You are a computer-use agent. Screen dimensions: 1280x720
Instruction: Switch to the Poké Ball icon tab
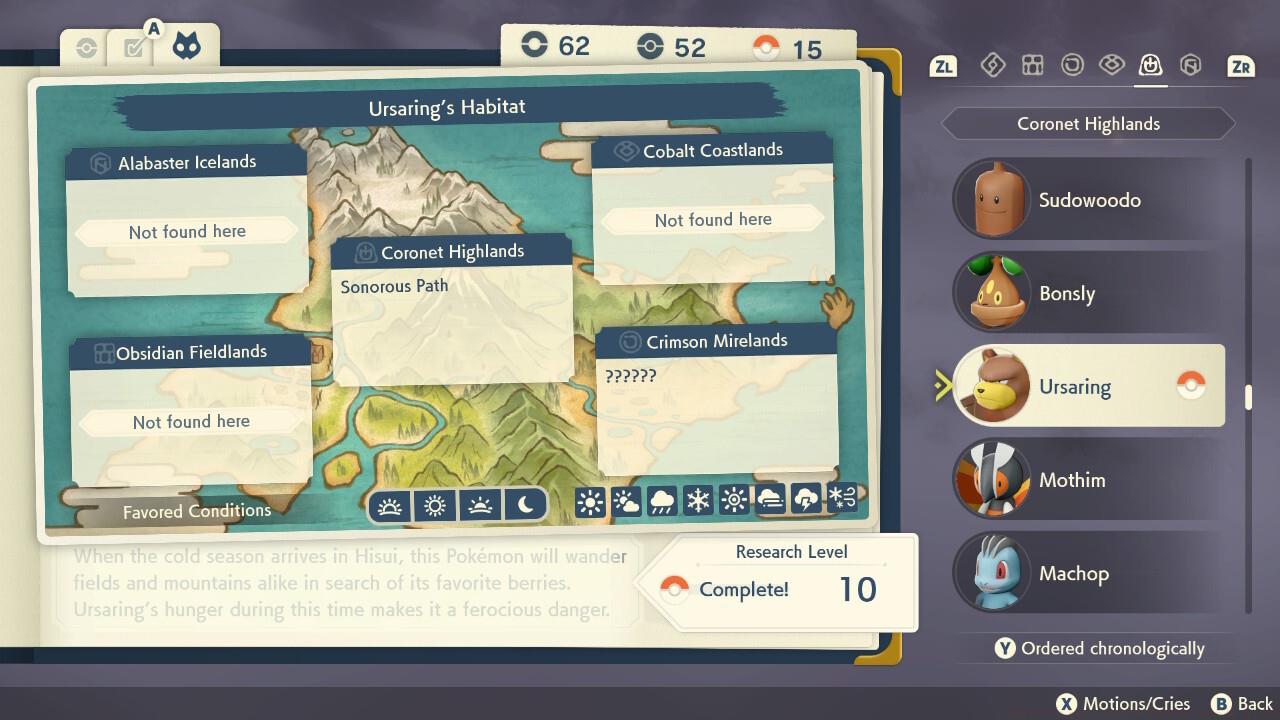86,48
